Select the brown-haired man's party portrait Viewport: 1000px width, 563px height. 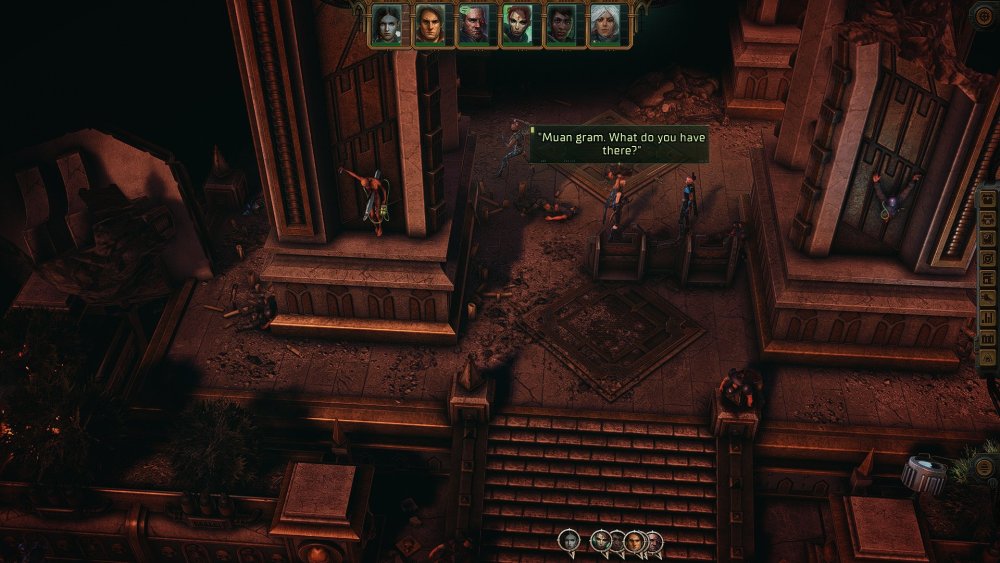[430, 25]
